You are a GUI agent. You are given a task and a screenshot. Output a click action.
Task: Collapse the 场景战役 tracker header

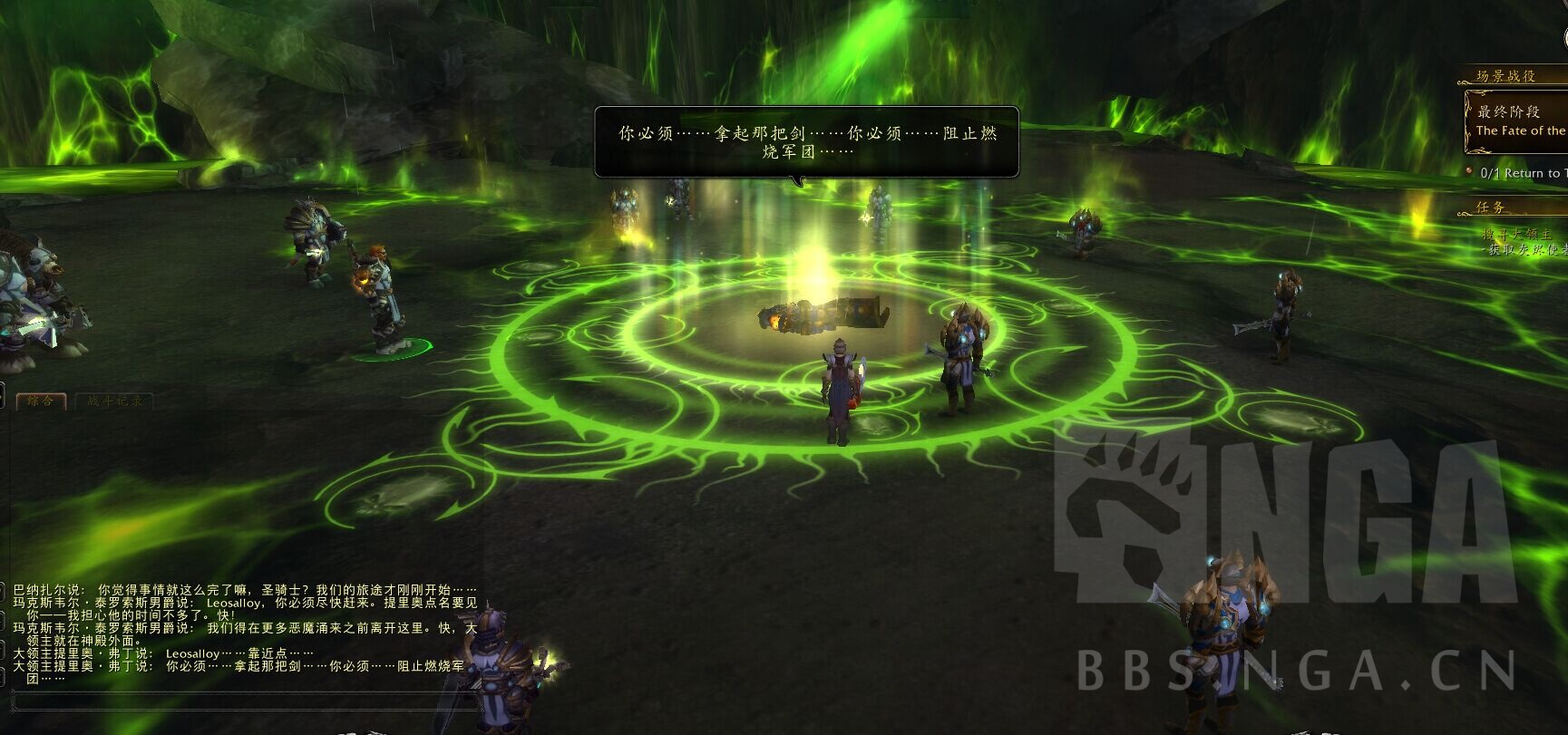click(1507, 76)
